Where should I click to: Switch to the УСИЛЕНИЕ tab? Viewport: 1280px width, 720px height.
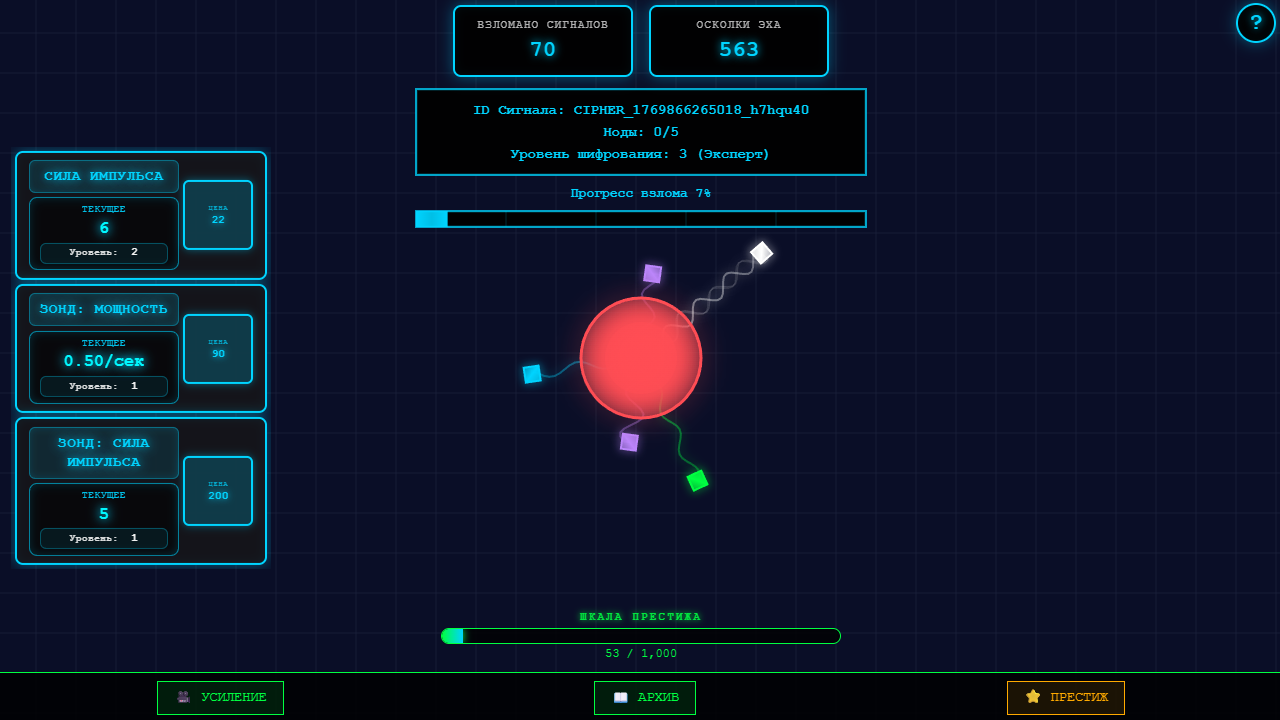coord(220,697)
